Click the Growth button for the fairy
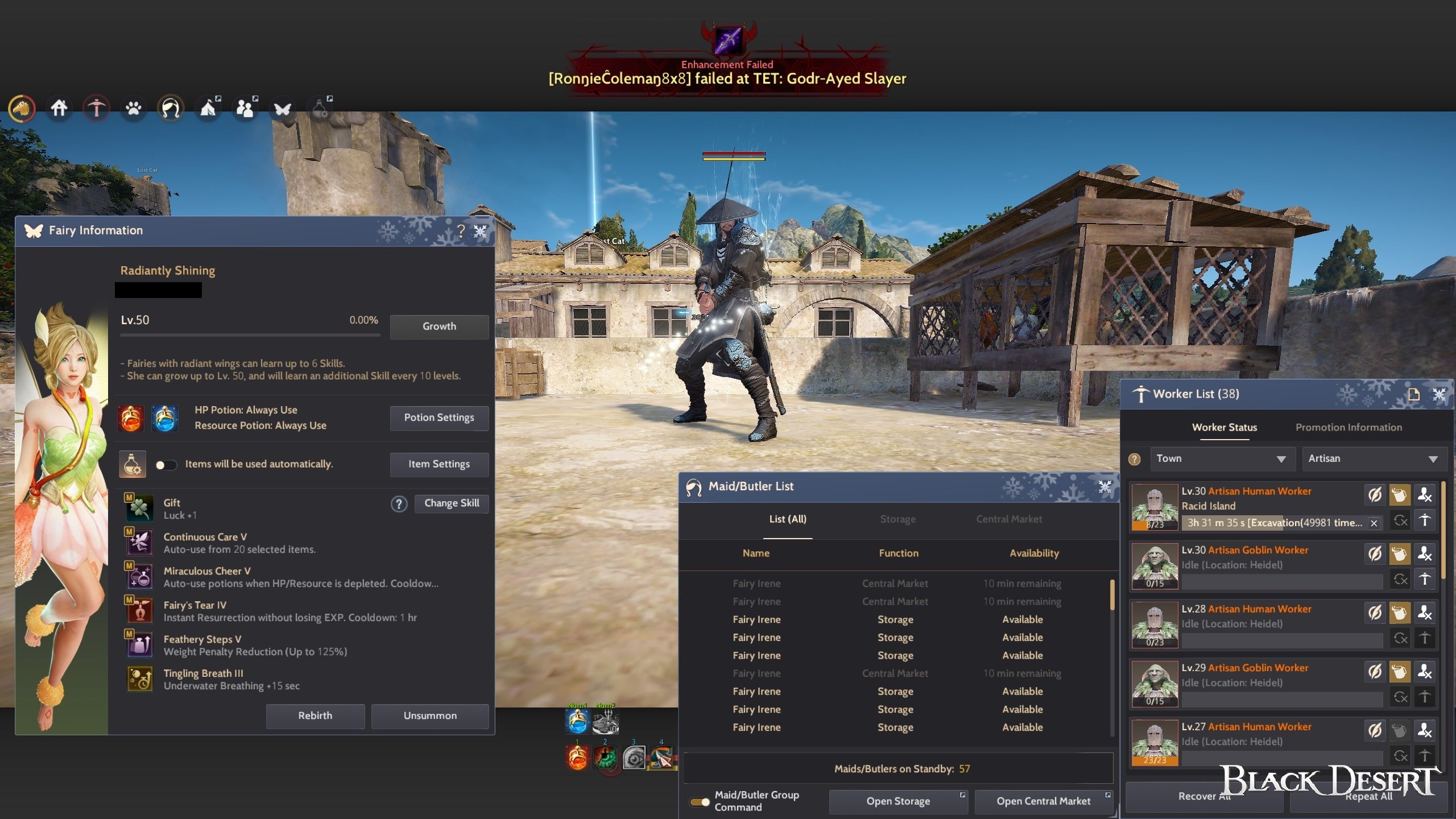 439,326
